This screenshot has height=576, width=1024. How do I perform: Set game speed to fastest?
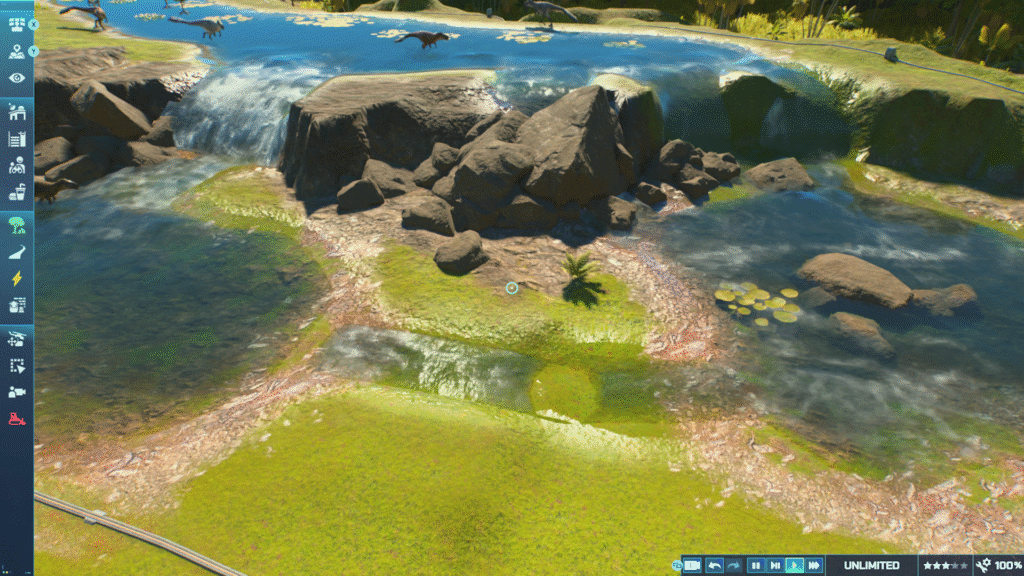click(814, 566)
